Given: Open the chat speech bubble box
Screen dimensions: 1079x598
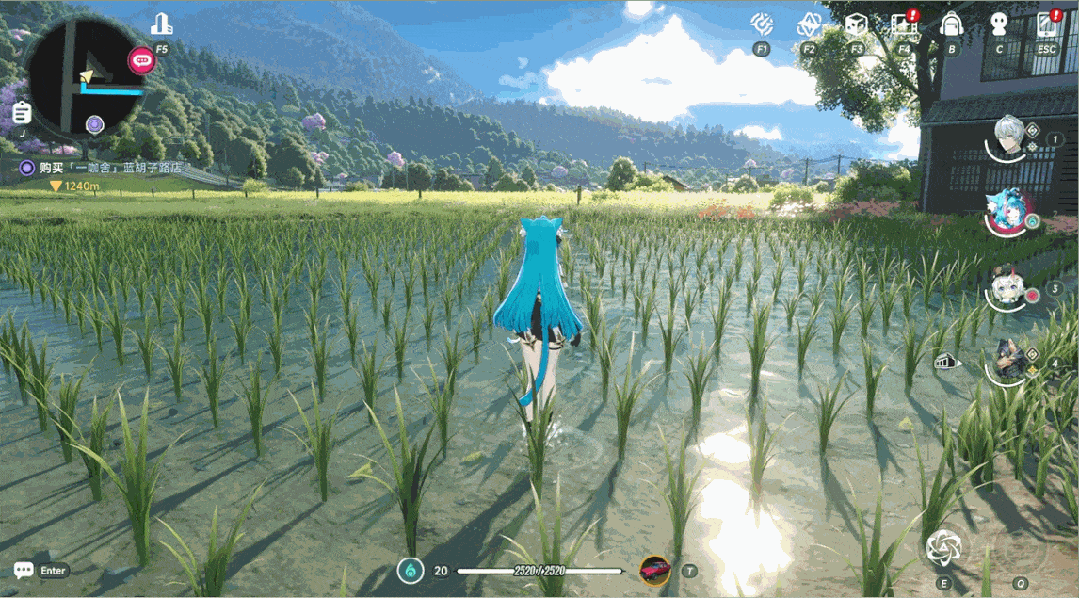Looking at the screenshot, I should [23, 570].
